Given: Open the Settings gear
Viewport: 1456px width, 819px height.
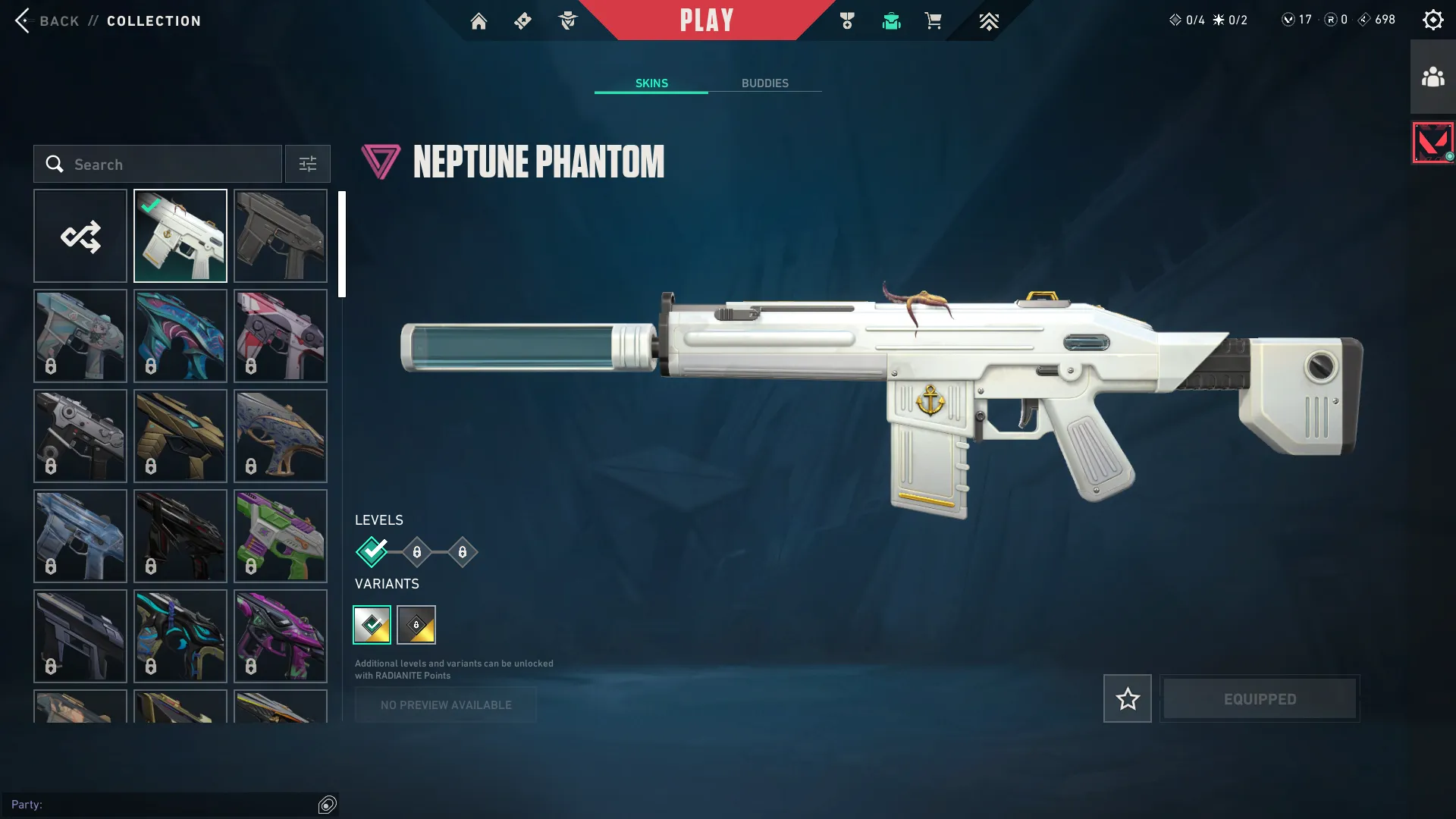Looking at the screenshot, I should point(1433,20).
